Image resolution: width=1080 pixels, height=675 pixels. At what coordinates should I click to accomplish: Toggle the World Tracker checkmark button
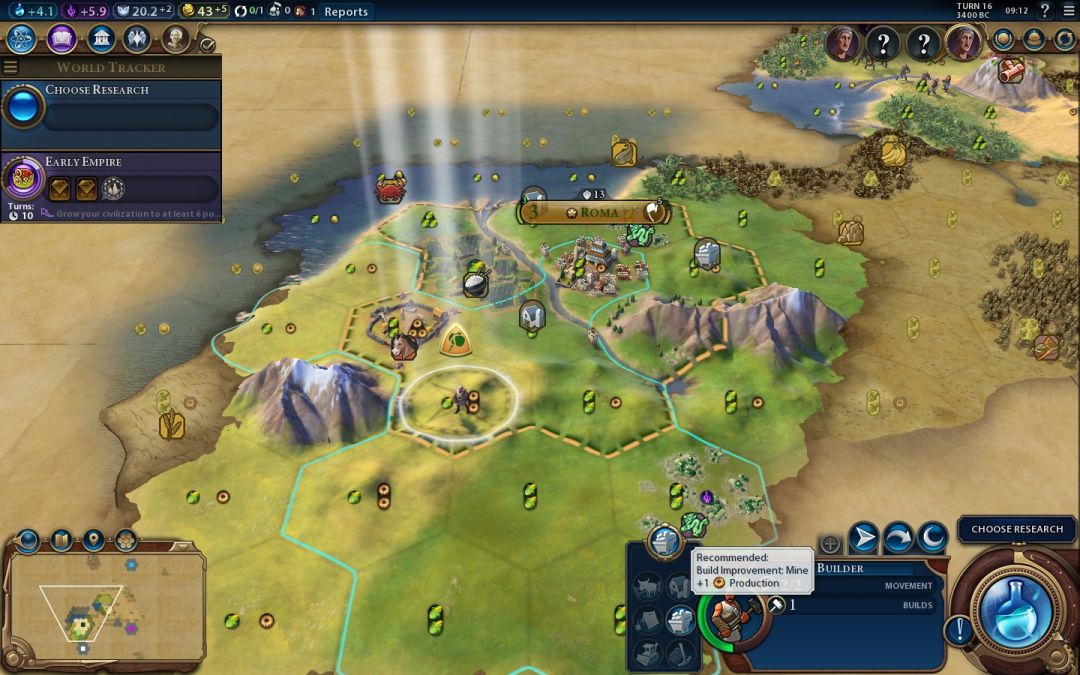tap(207, 44)
